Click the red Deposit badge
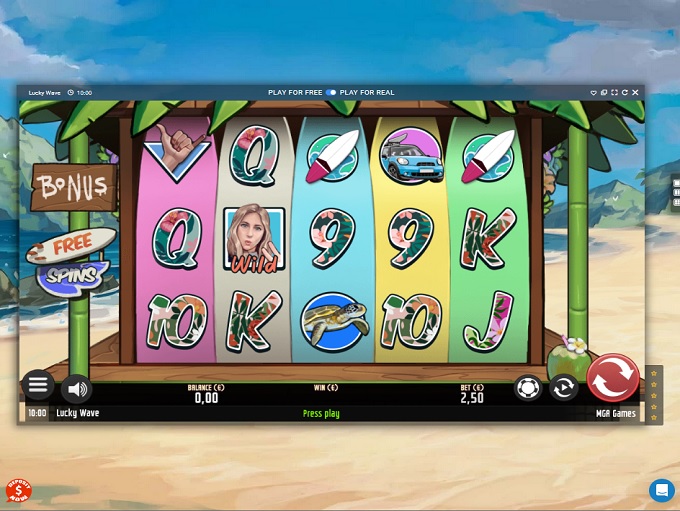The image size is (680, 511). point(18,491)
